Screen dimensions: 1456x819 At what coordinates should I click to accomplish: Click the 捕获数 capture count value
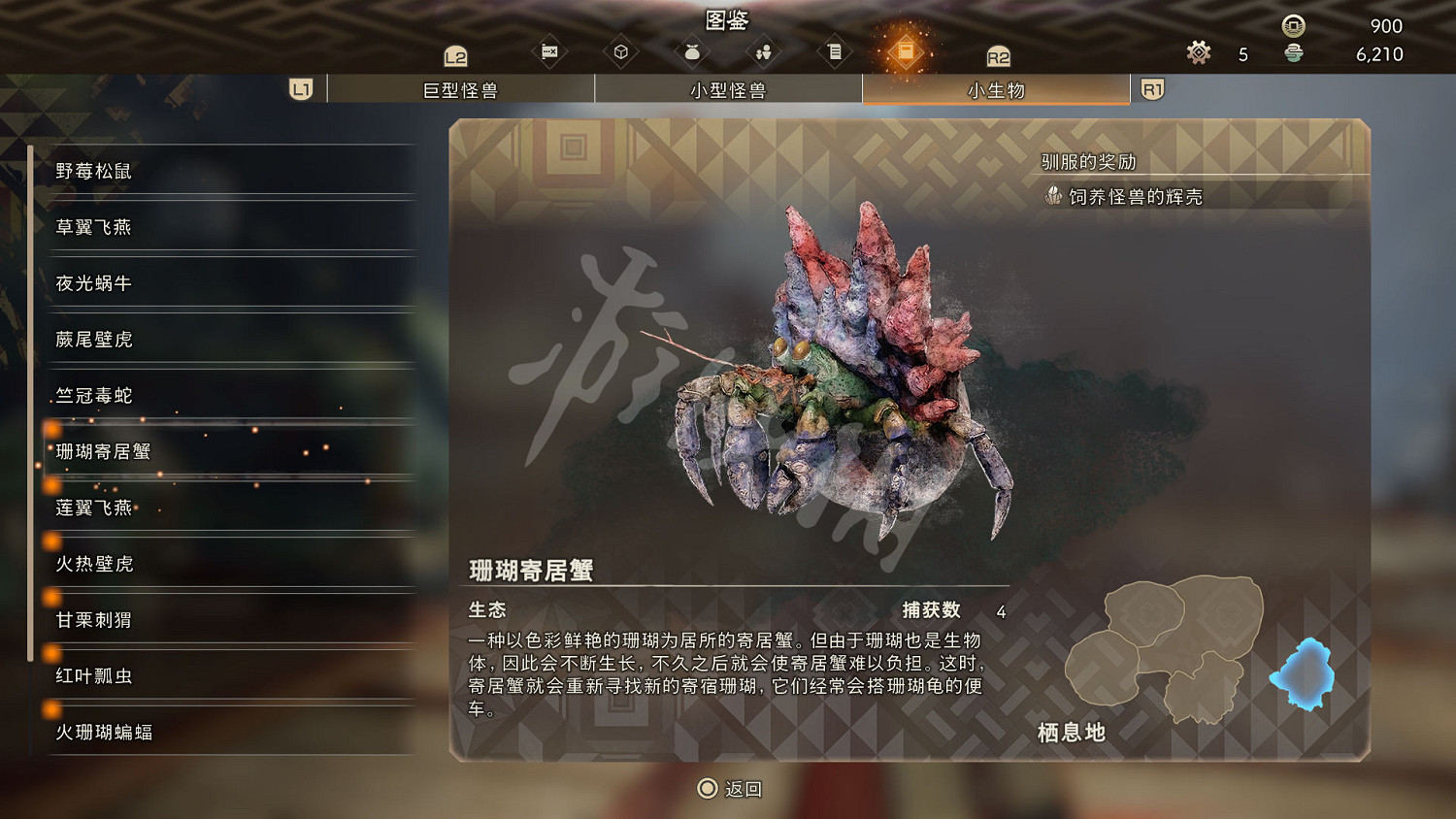tap(1001, 611)
